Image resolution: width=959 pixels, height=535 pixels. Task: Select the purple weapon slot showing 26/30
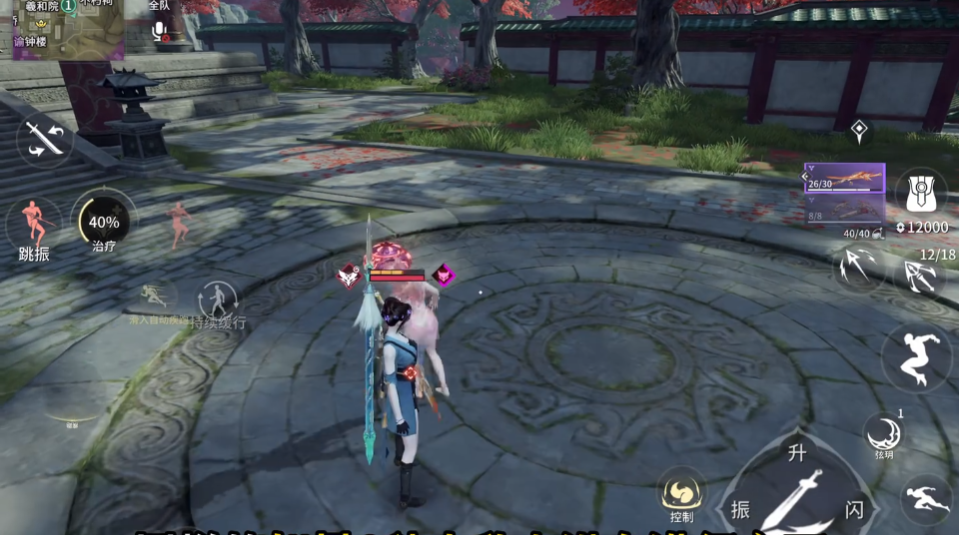coord(845,178)
